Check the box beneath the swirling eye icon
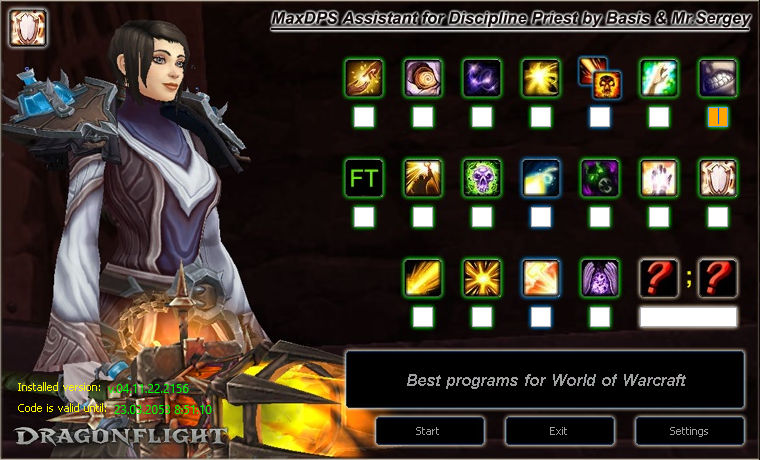760x460 pixels. click(423, 117)
